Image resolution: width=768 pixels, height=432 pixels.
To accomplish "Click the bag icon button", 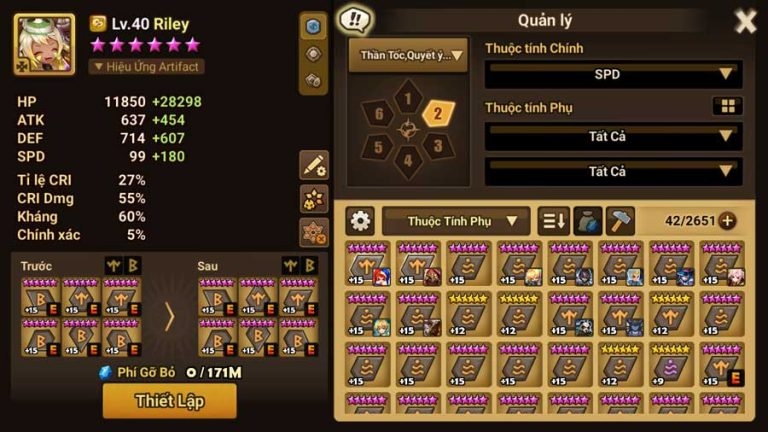I will click(x=588, y=221).
